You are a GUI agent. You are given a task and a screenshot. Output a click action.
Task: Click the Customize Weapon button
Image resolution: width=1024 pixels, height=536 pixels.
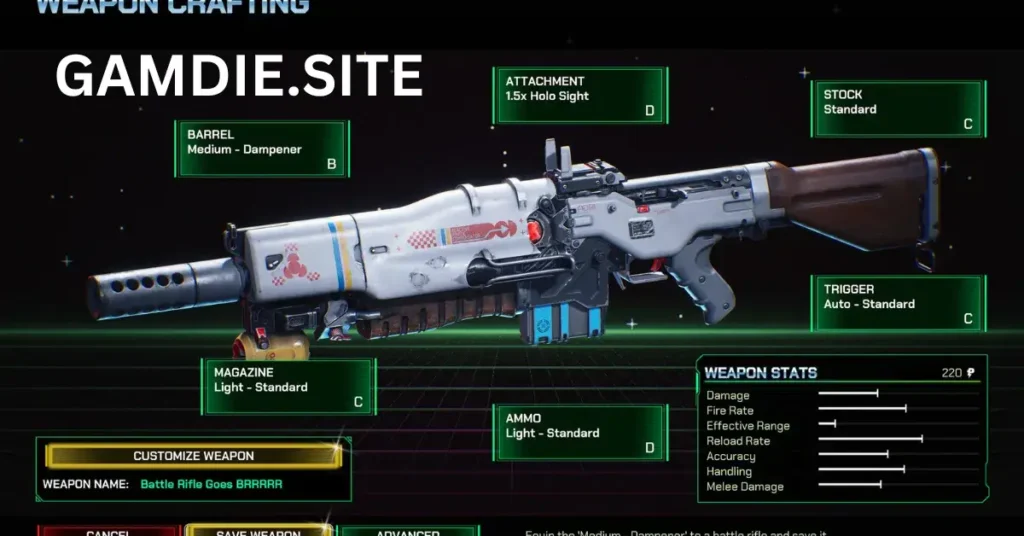click(194, 456)
